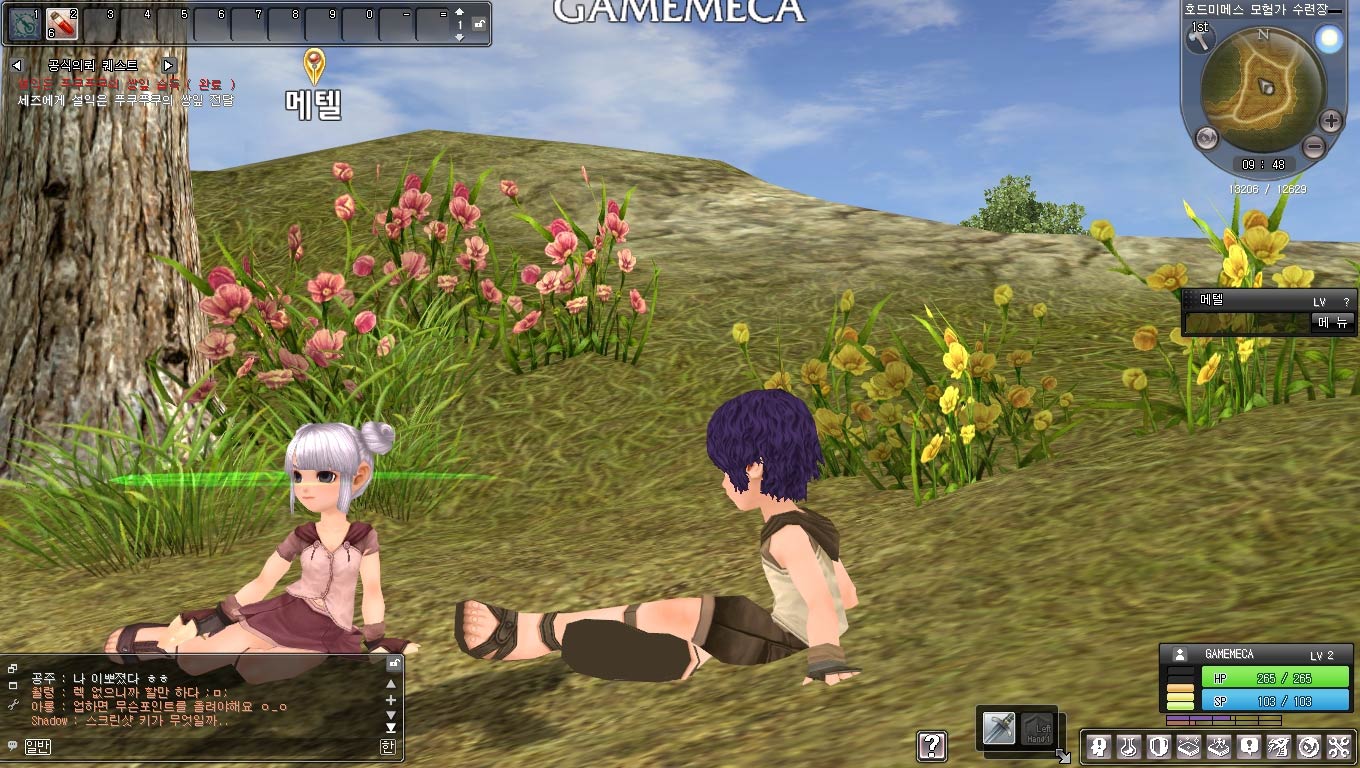This screenshot has height=768, width=1360.
Task: Open the question mark help button
Action: pyautogui.click(x=931, y=745)
